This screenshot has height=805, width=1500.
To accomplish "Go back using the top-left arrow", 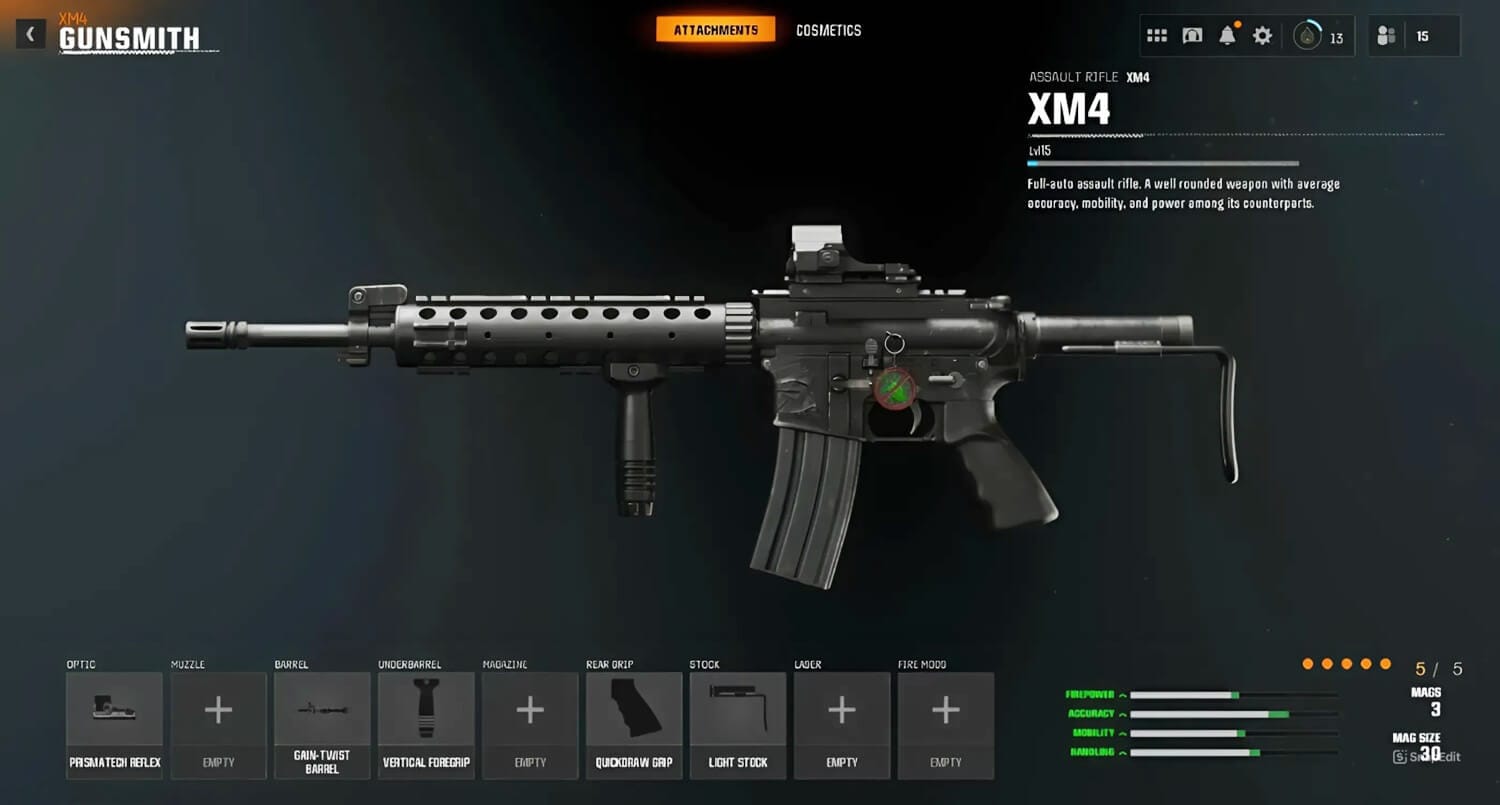I will tap(30, 34).
